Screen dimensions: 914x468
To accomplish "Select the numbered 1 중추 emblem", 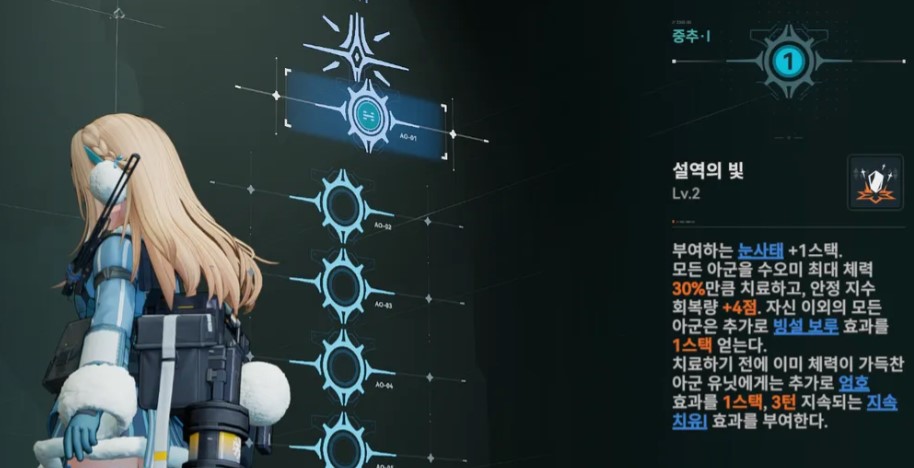I will [789, 62].
